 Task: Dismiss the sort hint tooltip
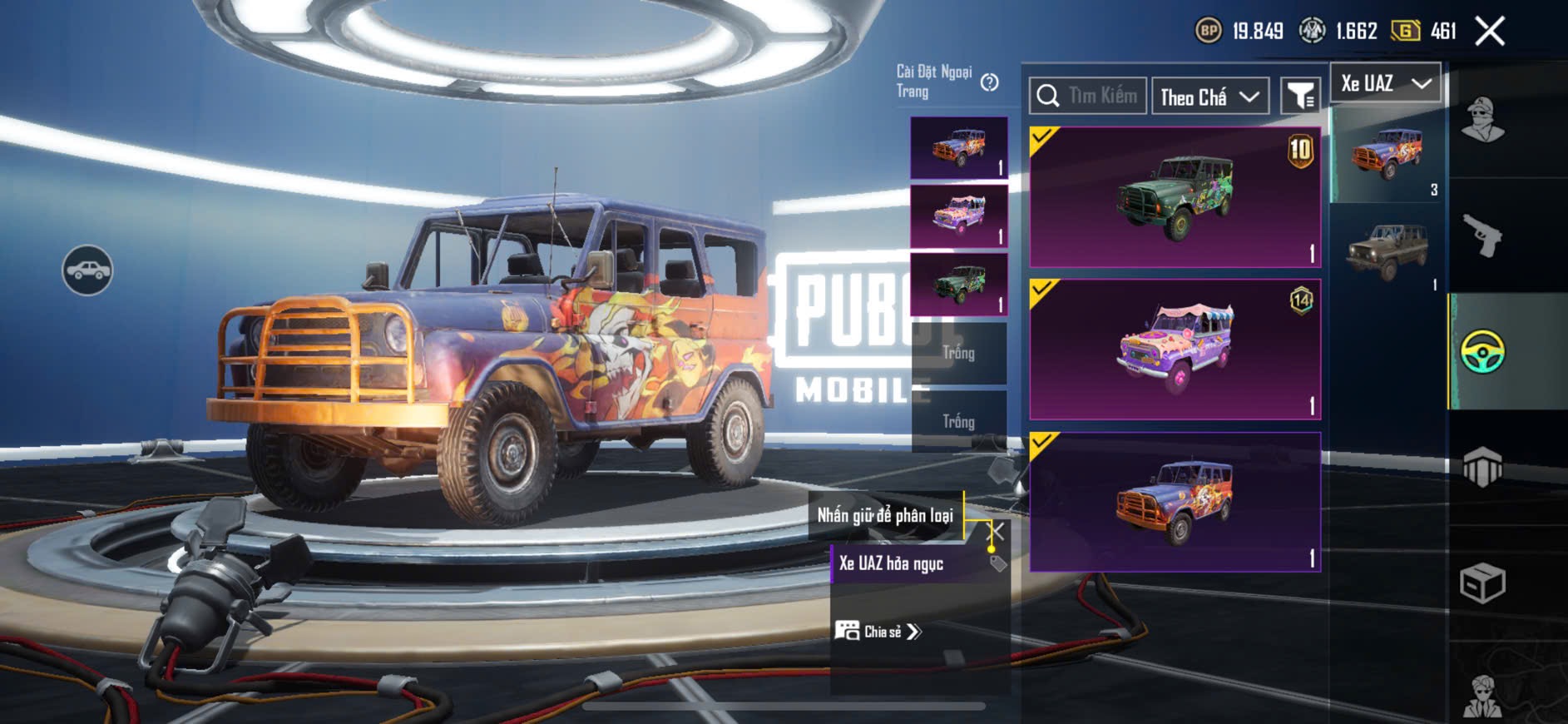pos(996,530)
